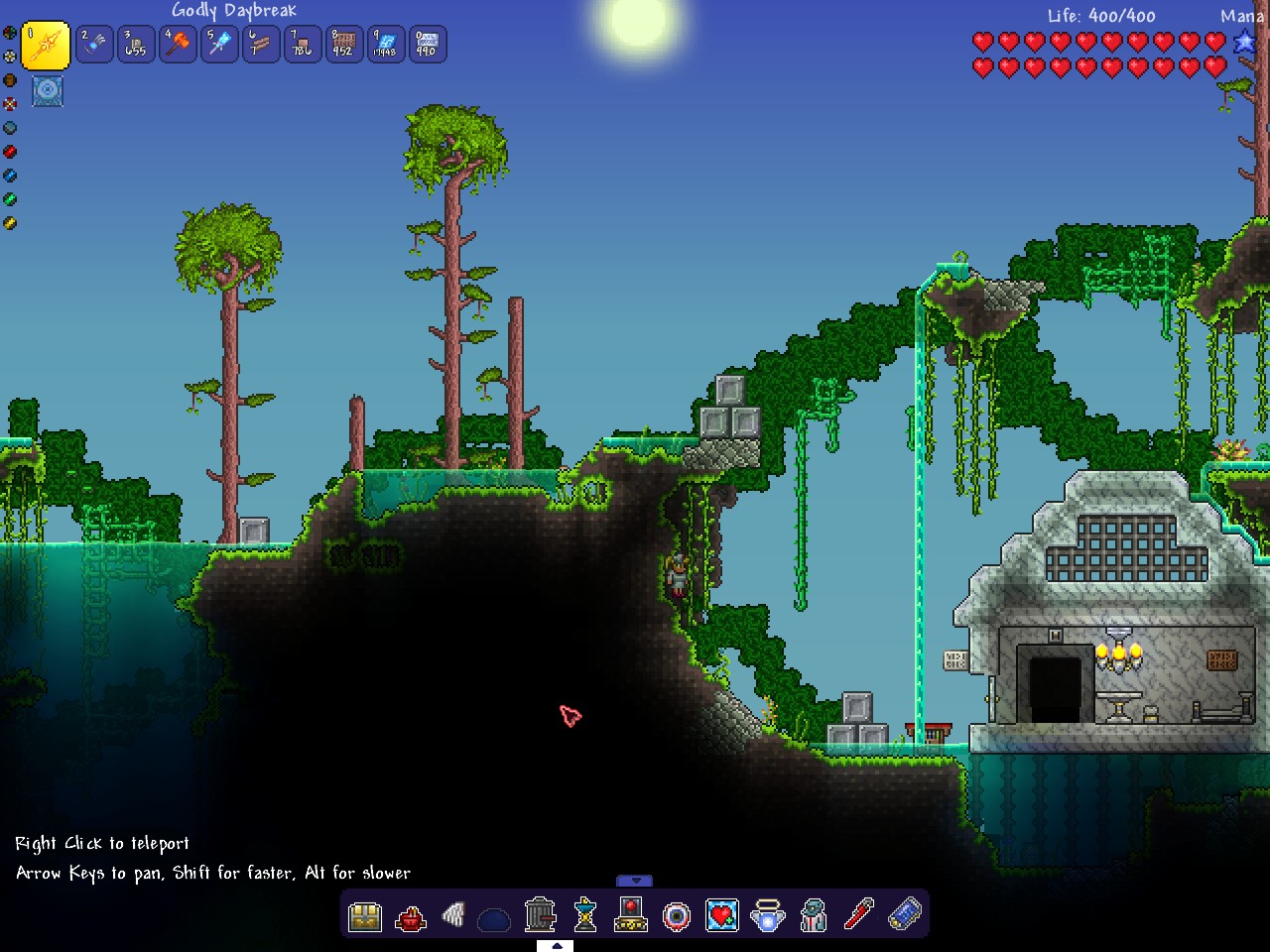This screenshot has width=1270, height=952.
Task: Select the Daybreak spear in hotbar slot 1
Action: 46,46
